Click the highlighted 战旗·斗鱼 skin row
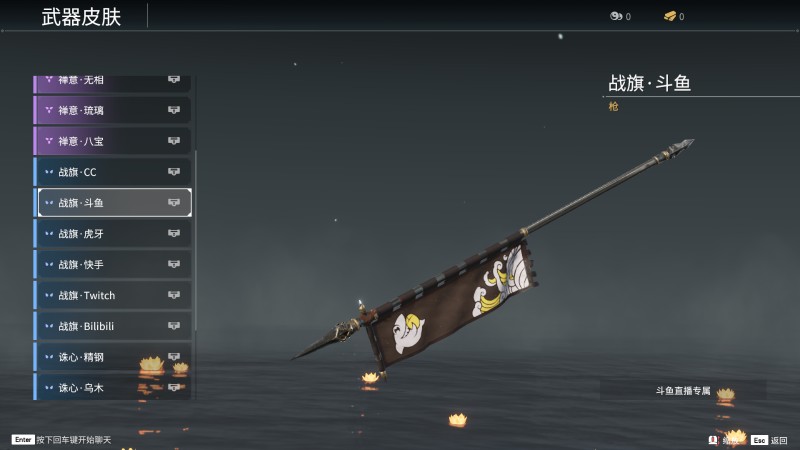The image size is (800, 450). pos(112,203)
